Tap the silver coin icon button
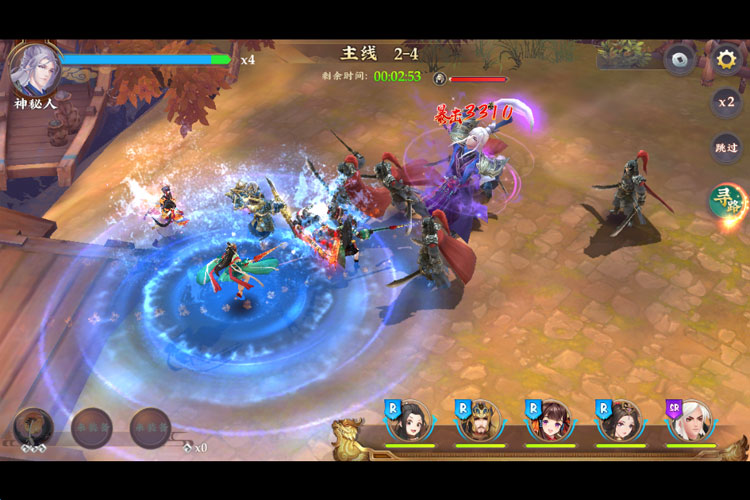Screen dimensions: 750x500 point(680,59)
